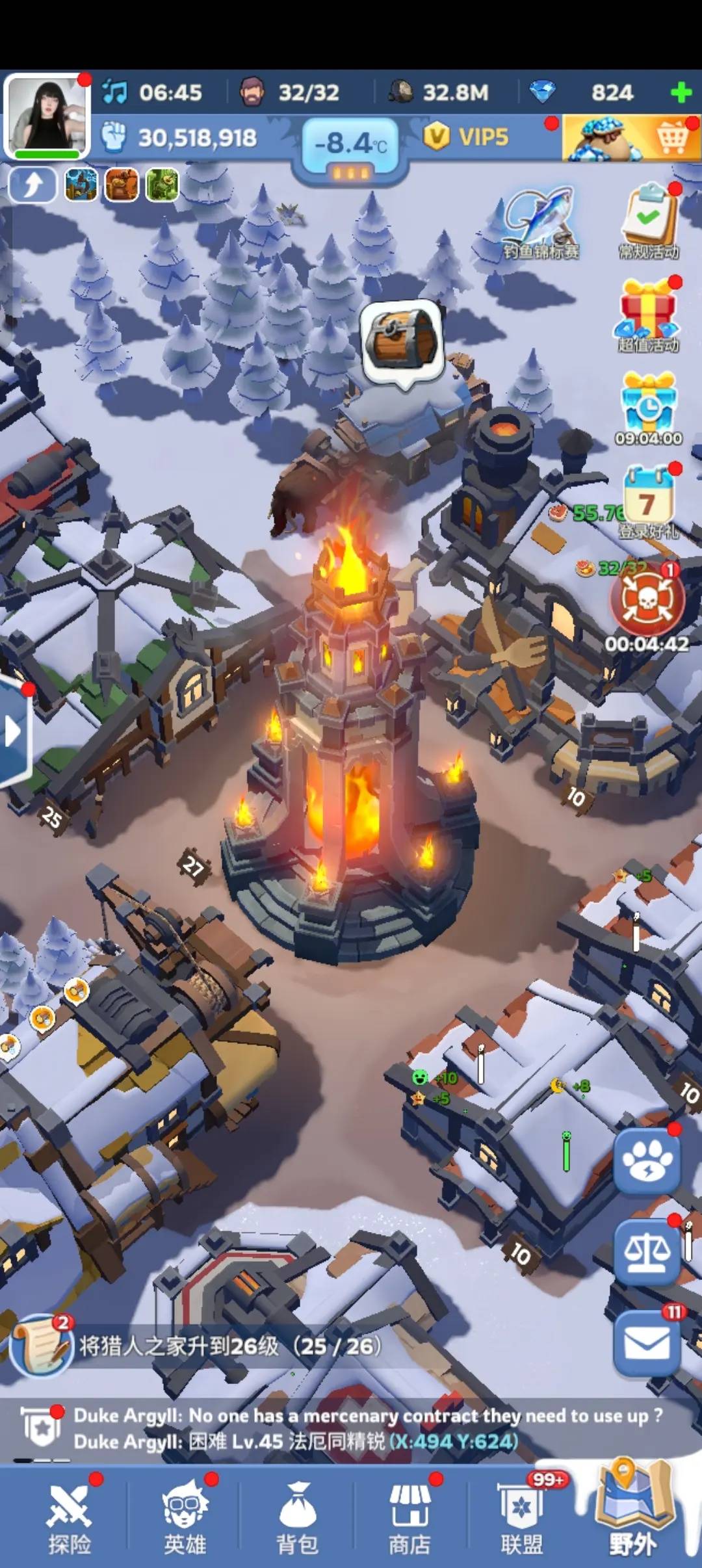Check the -8.4°C temperature gauge
This screenshot has width=702, height=1568.
351,146
